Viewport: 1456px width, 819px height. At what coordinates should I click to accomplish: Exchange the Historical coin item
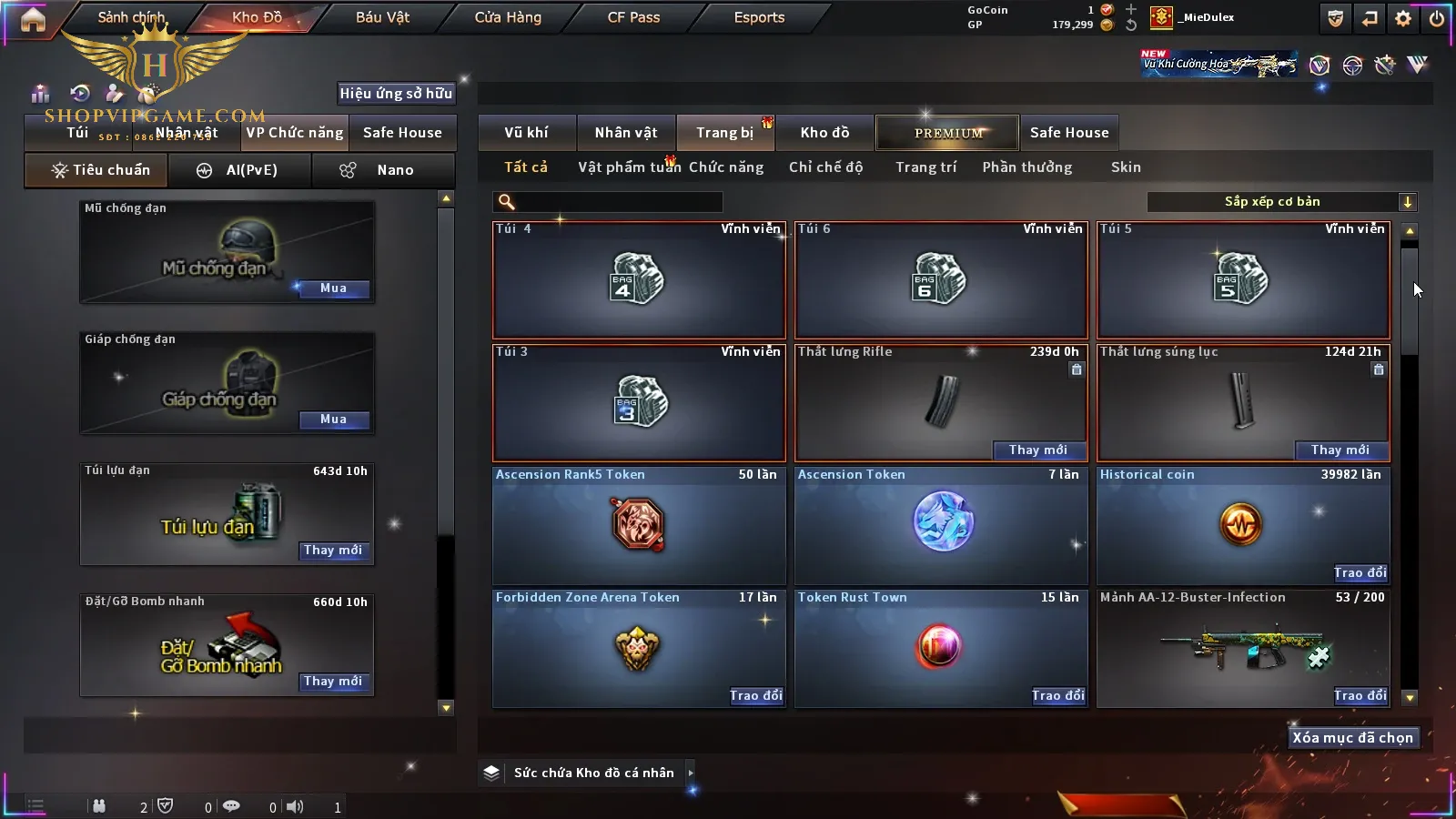pyautogui.click(x=1360, y=572)
